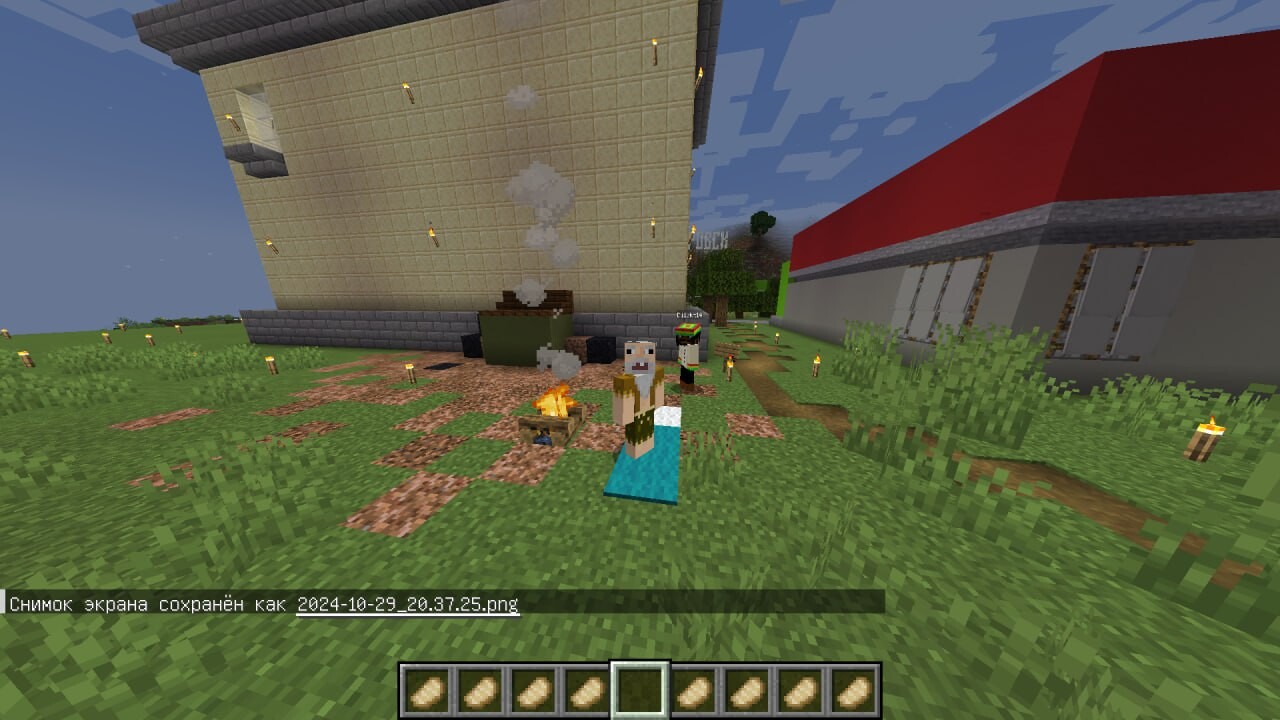1280x720 pixels.
Task: Click the bread in the second hotbar slot
Action: [478, 690]
